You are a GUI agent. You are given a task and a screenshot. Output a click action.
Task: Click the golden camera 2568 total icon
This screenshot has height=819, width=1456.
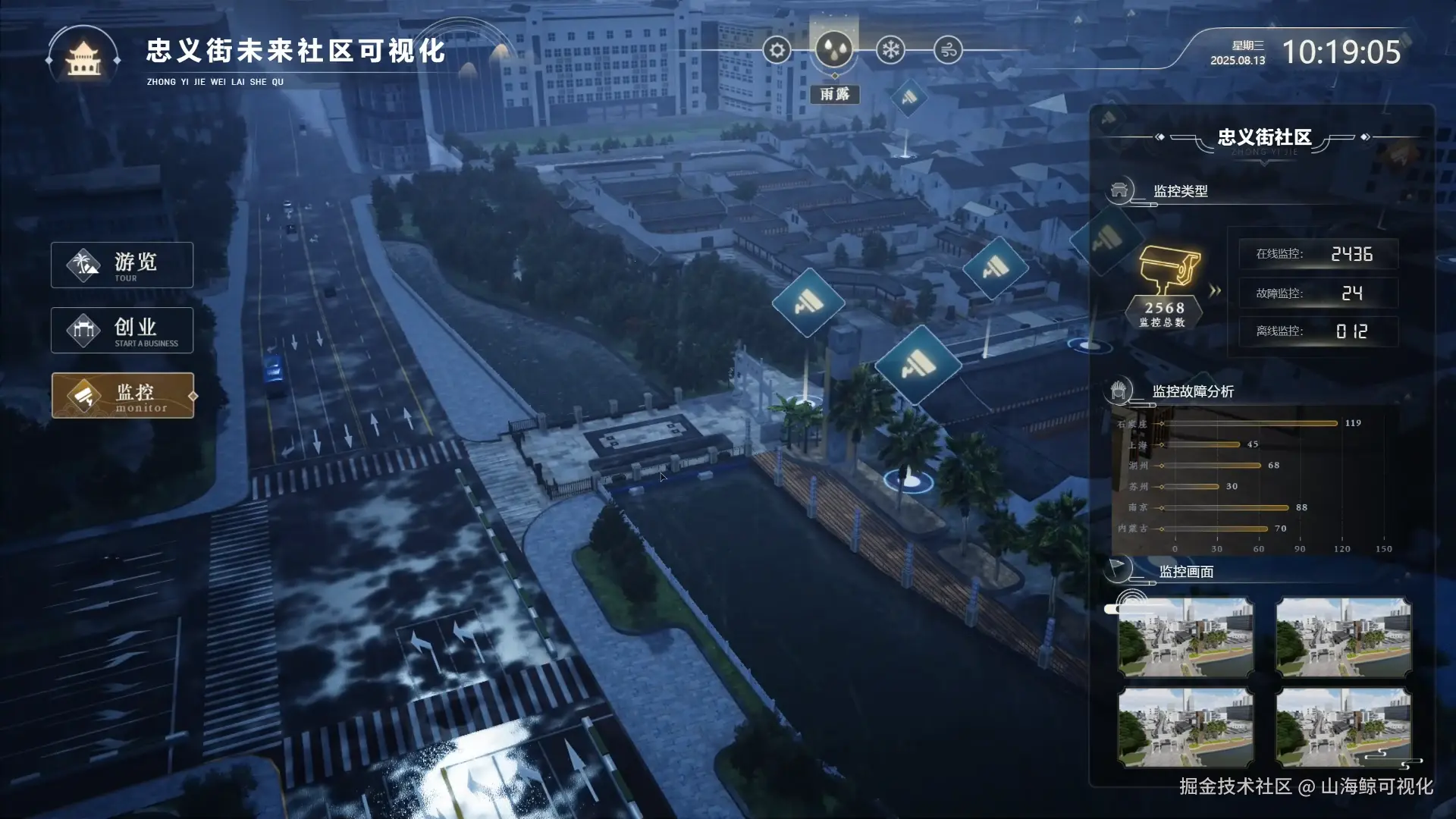[1168, 271]
